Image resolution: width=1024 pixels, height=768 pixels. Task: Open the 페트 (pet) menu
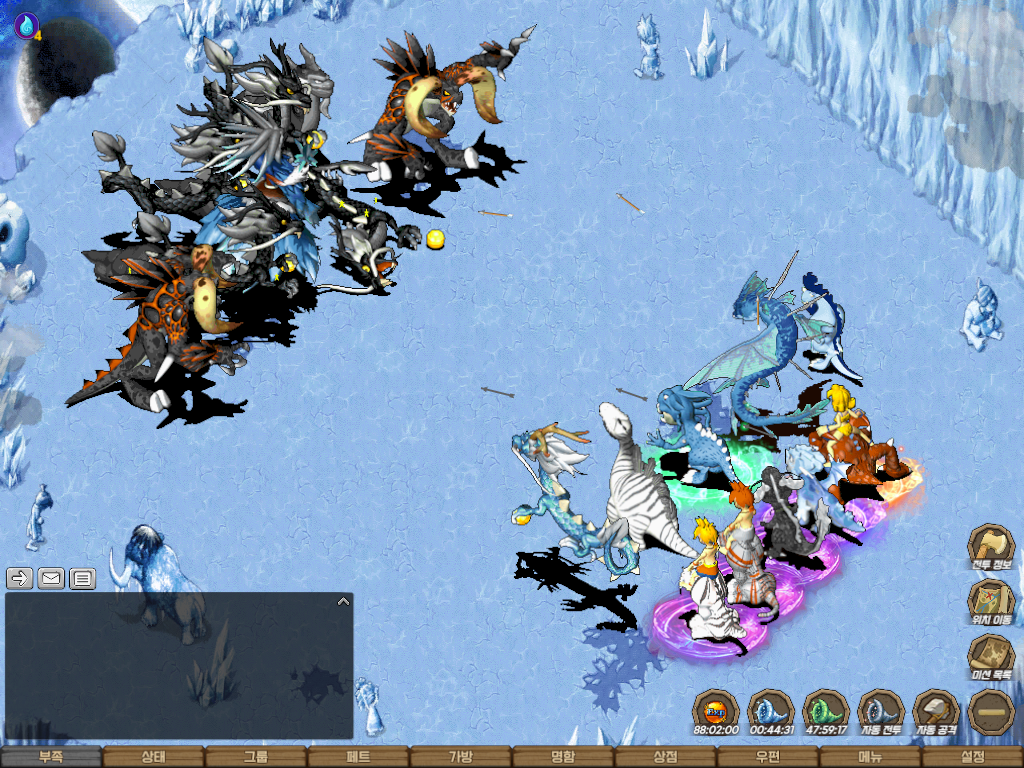[358, 757]
